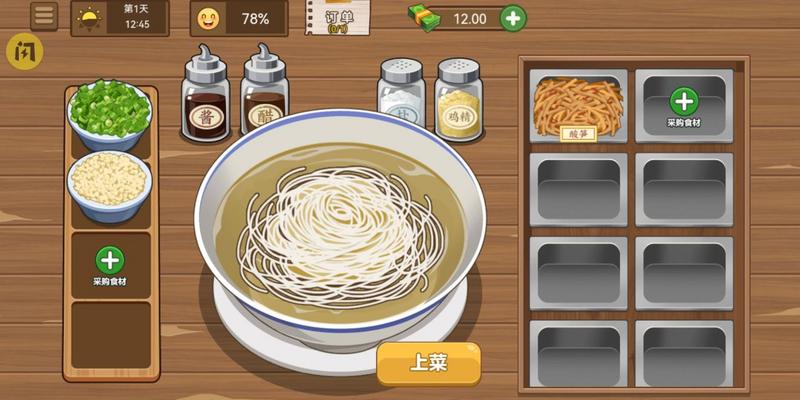
Task: Select the chopped green onion bowl
Action: click(x=109, y=113)
